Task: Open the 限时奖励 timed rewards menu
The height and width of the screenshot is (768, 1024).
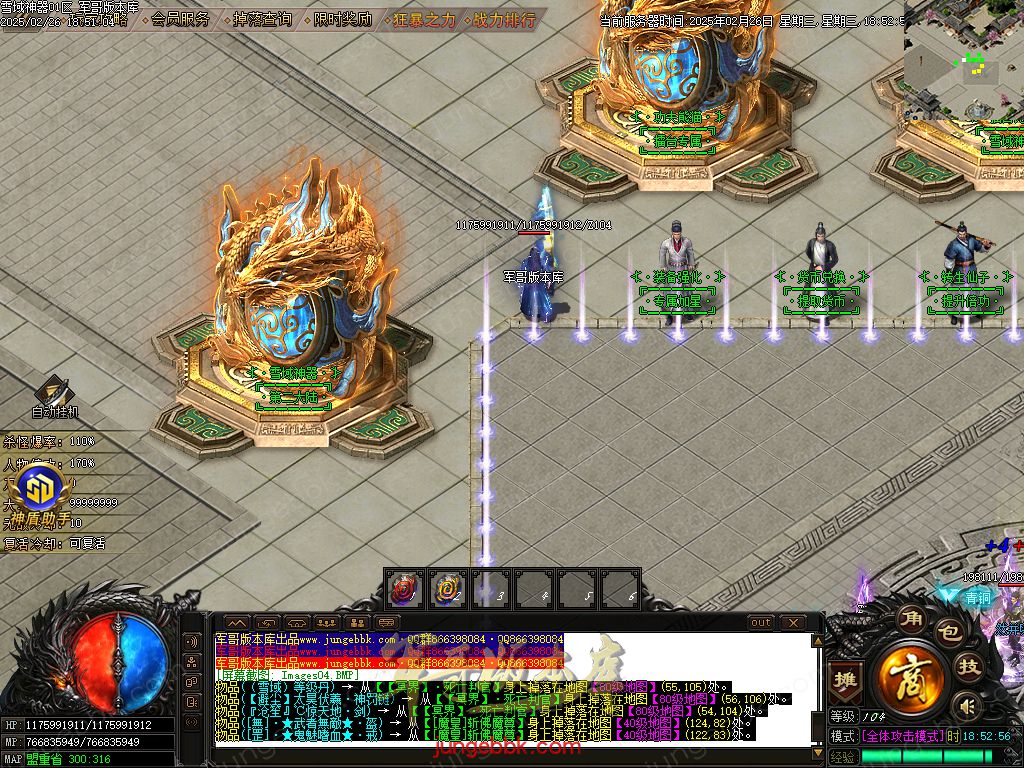Action: tap(342, 19)
